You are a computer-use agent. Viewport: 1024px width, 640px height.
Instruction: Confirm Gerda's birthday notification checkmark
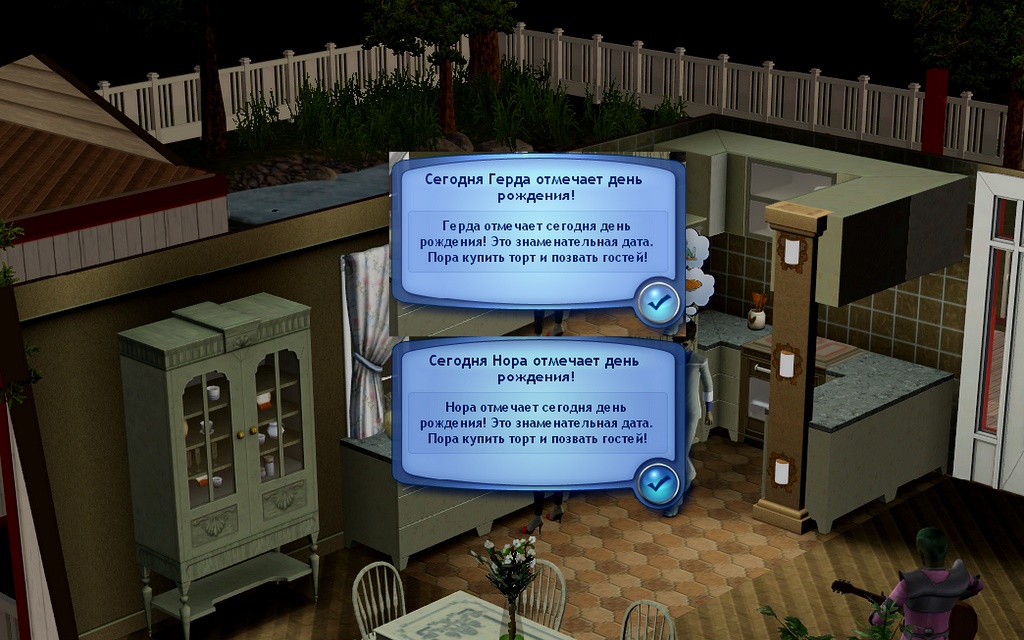(657, 300)
